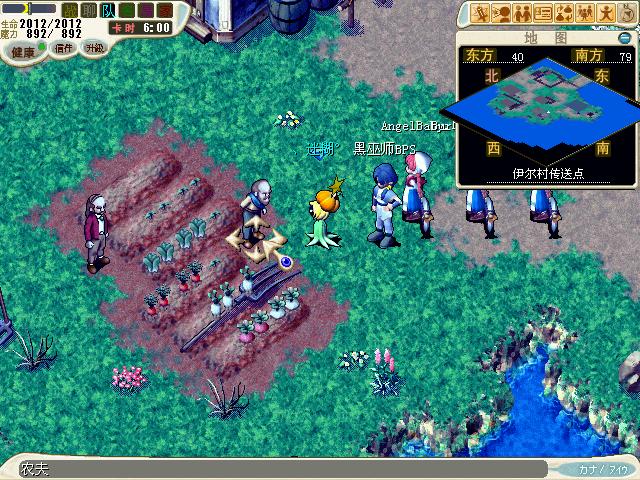This screenshot has width=640, height=480.
Task: Open the 信件 mail button
Action: point(64,48)
